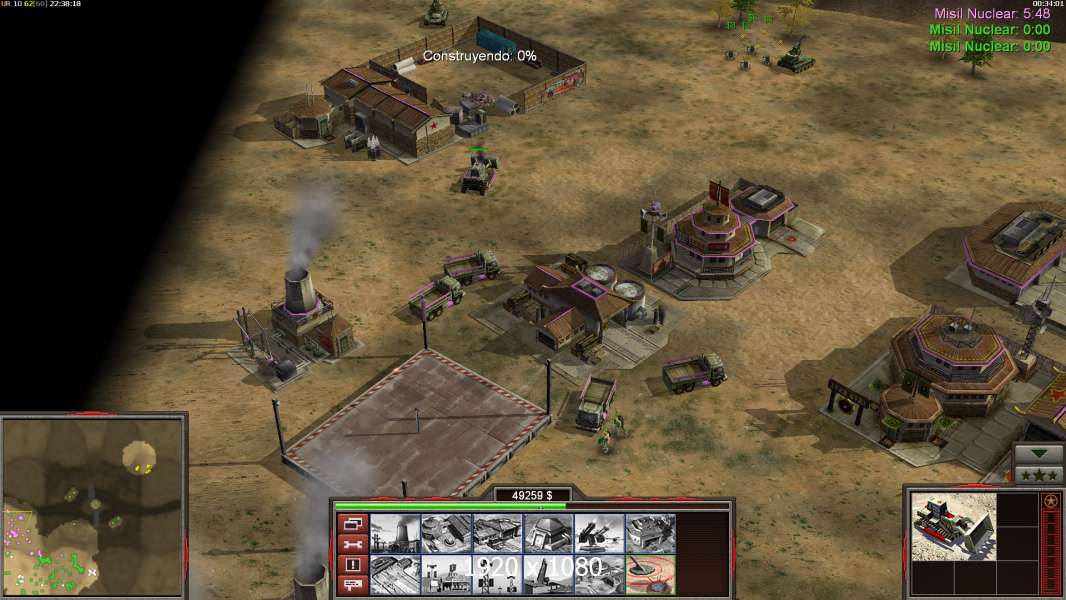The width and height of the screenshot is (1066, 600).
Task: Select the selected dozer unit near the fence
Action: [478, 175]
